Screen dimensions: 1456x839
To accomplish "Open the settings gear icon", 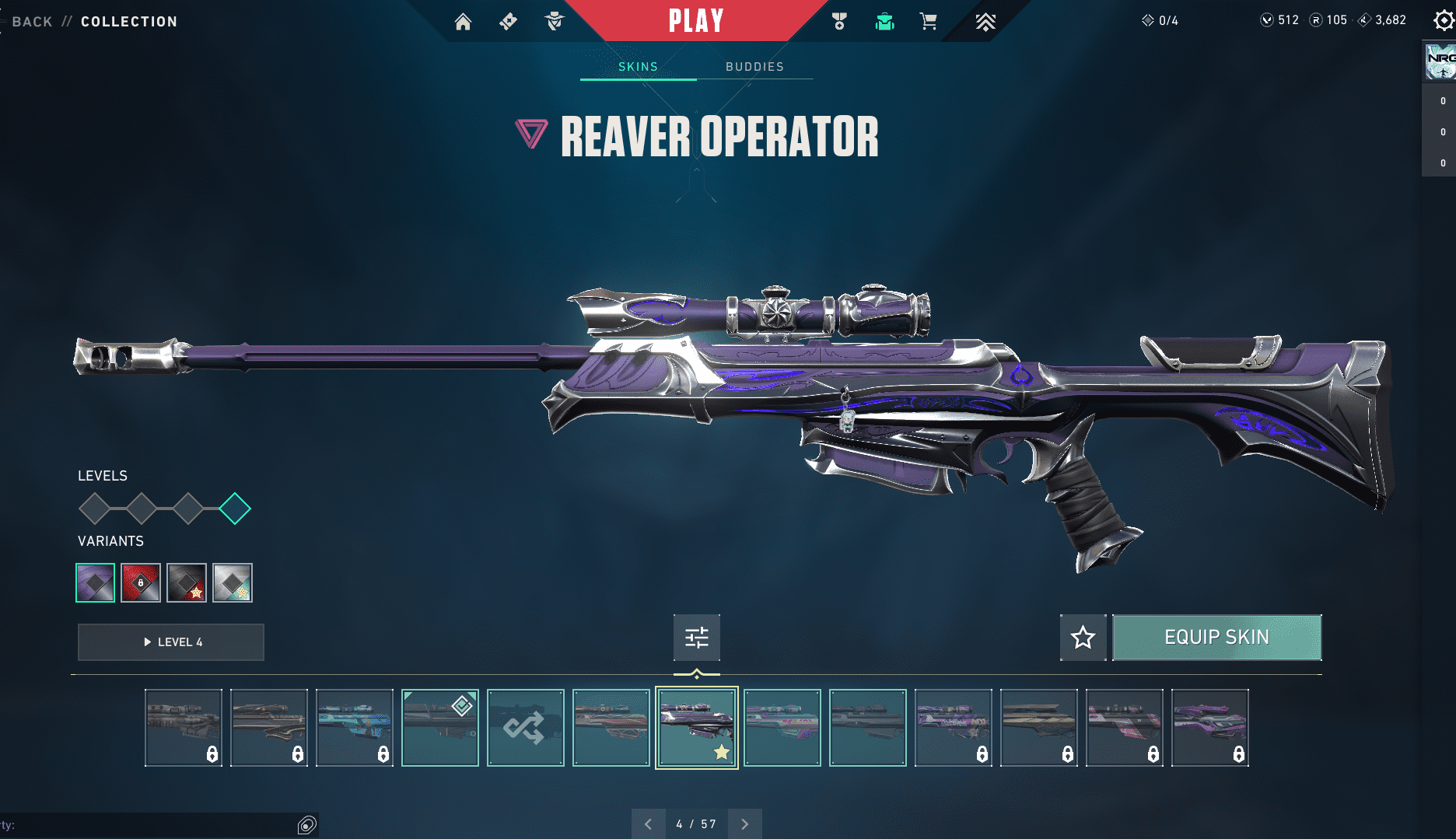I will 1444,21.
